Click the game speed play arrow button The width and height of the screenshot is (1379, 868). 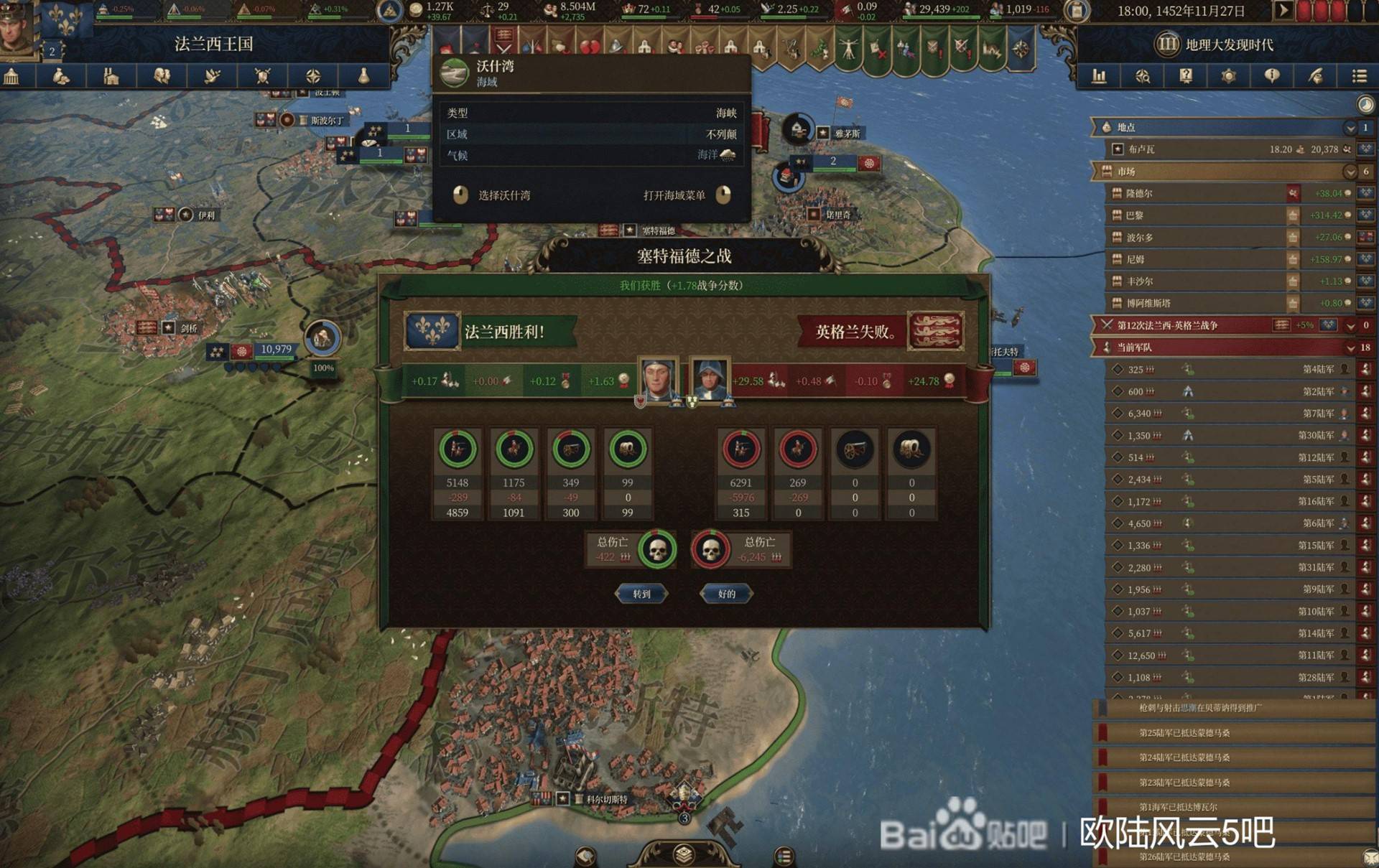pyautogui.click(x=1283, y=11)
